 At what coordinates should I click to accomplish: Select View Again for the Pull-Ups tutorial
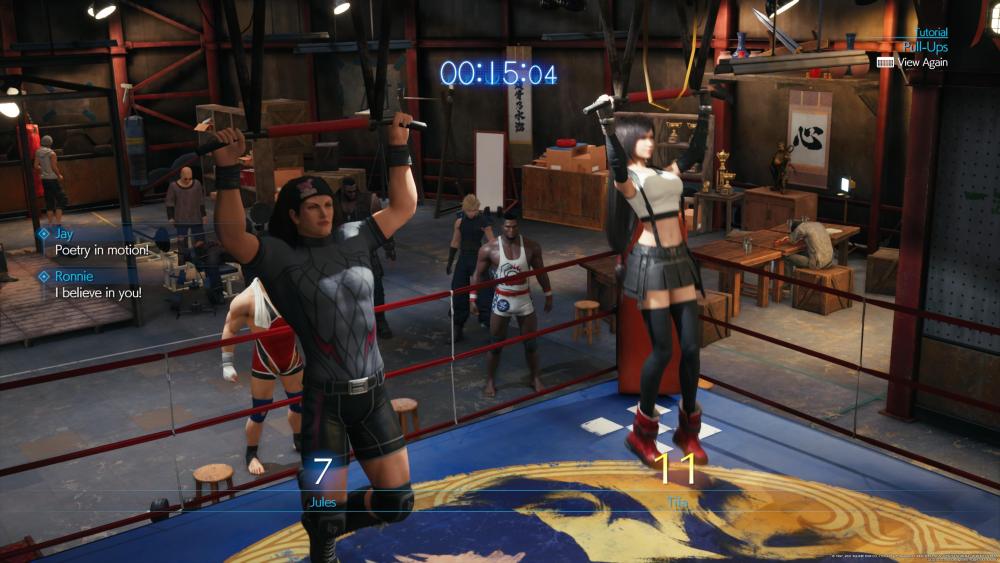pos(920,62)
